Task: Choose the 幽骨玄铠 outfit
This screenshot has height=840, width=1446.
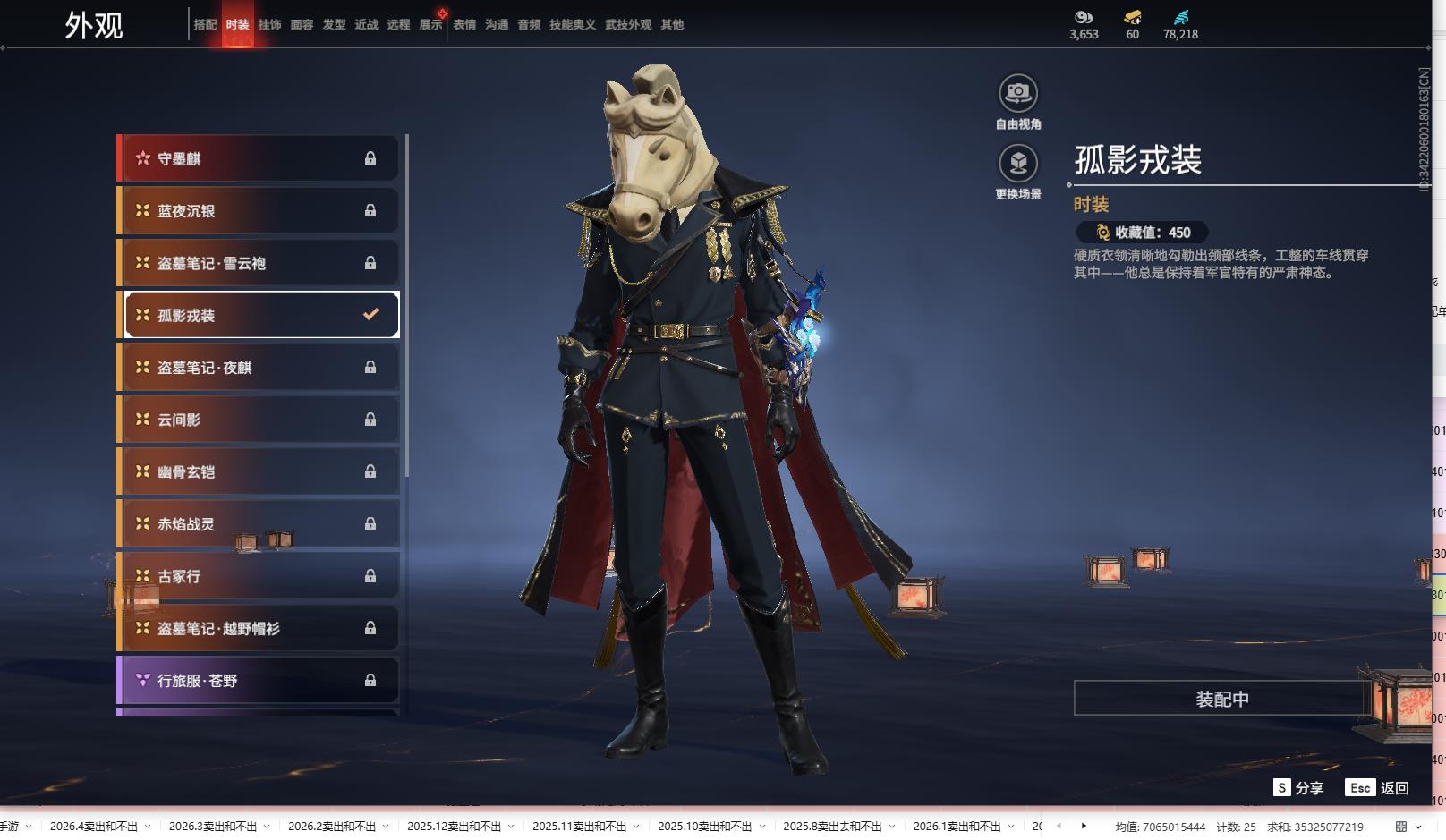Action: (x=258, y=471)
